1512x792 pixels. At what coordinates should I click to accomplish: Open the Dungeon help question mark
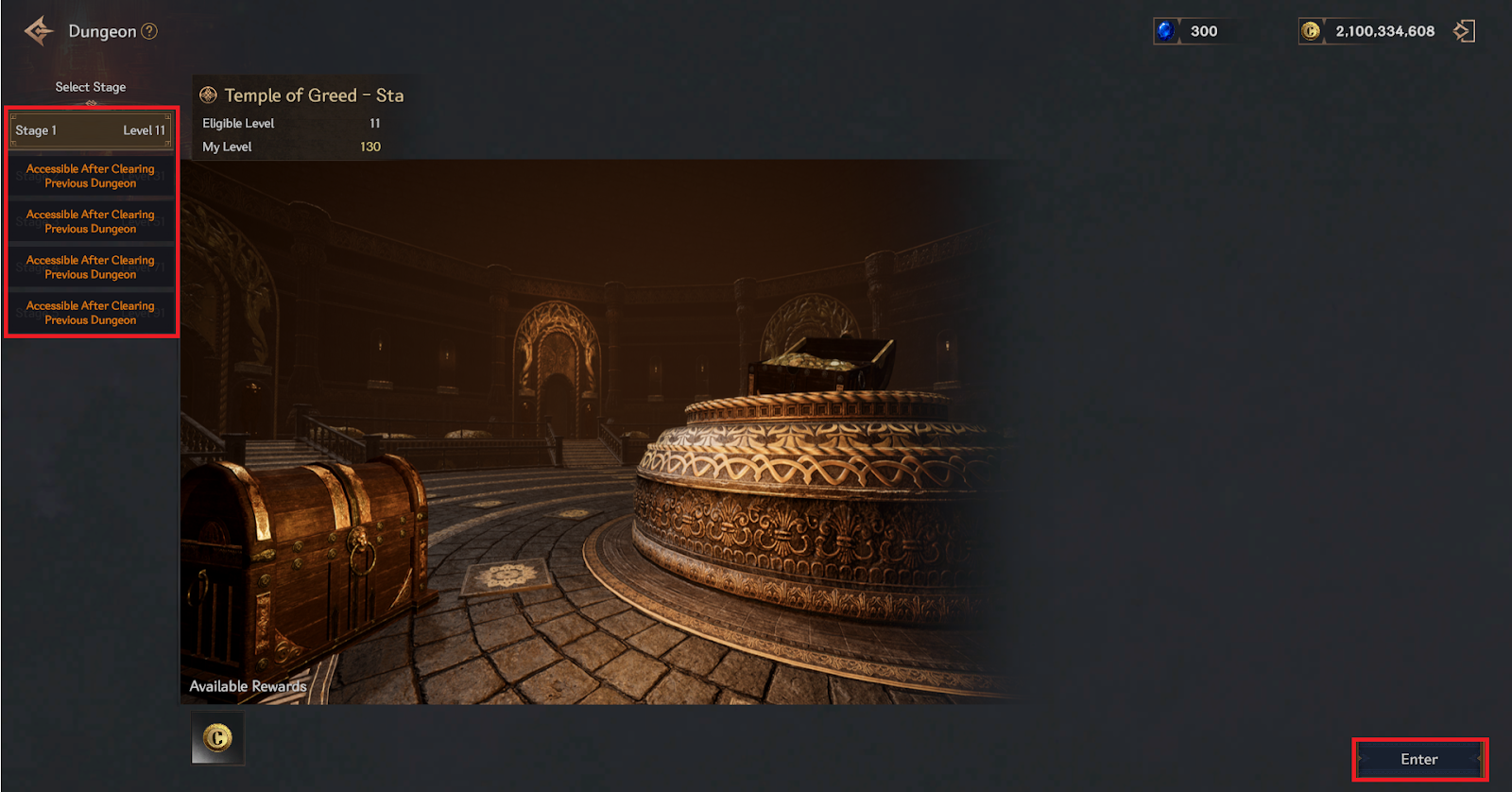tap(149, 31)
